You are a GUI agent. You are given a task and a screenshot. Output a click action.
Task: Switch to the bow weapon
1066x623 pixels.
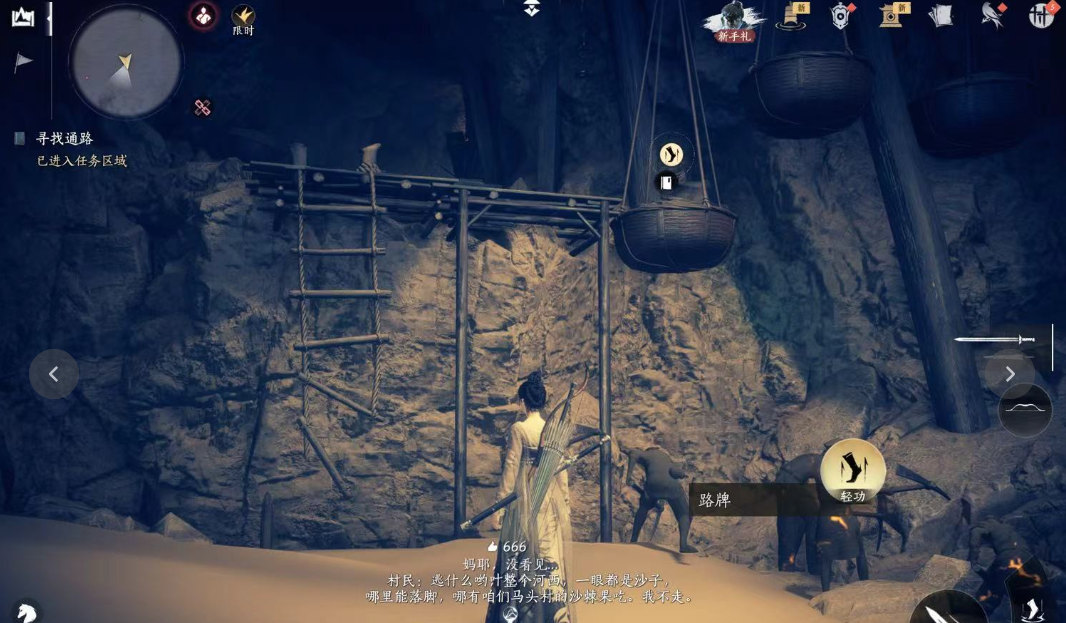[x=1025, y=410]
